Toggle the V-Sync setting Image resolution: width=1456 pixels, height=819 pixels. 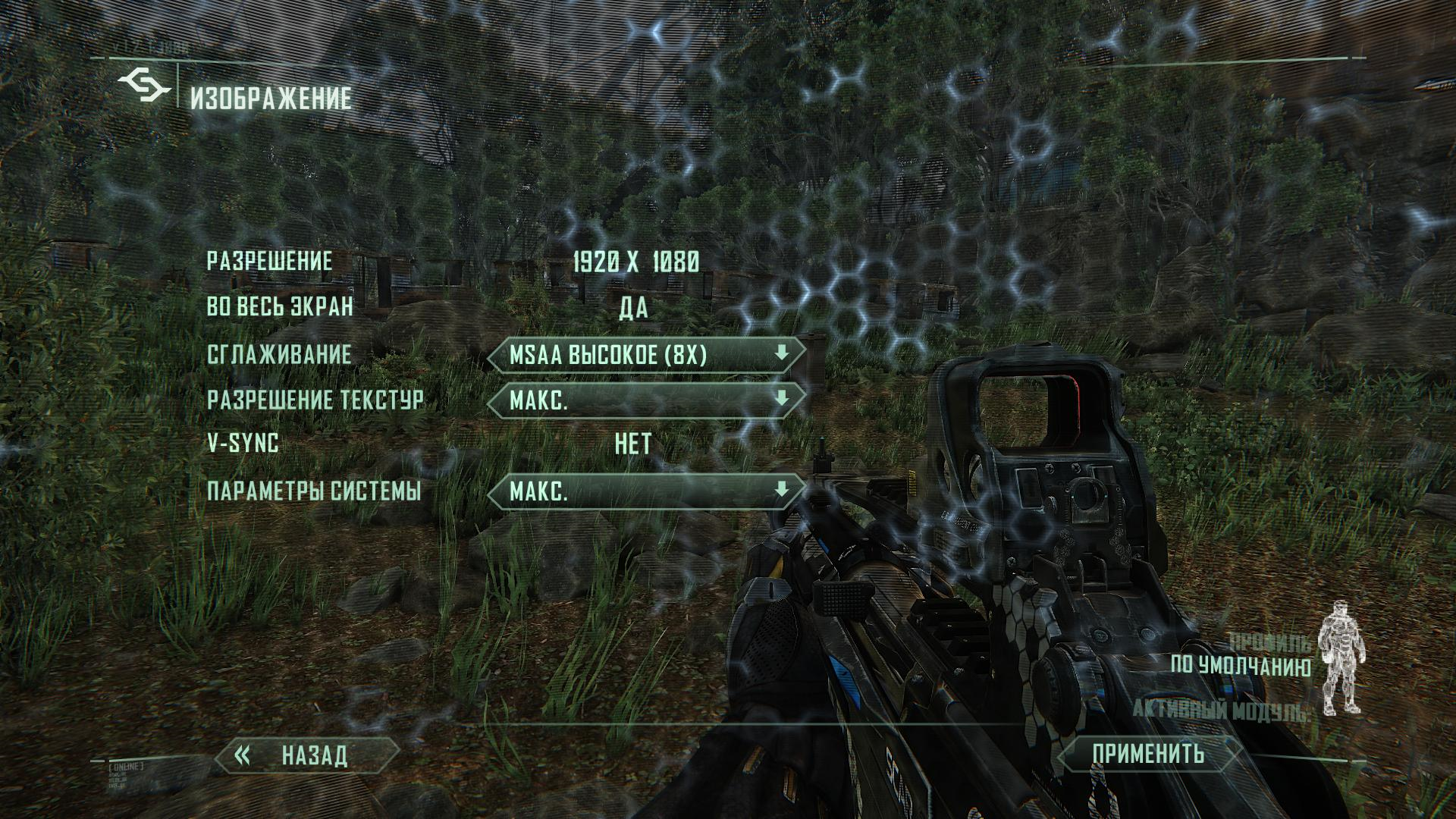point(633,444)
